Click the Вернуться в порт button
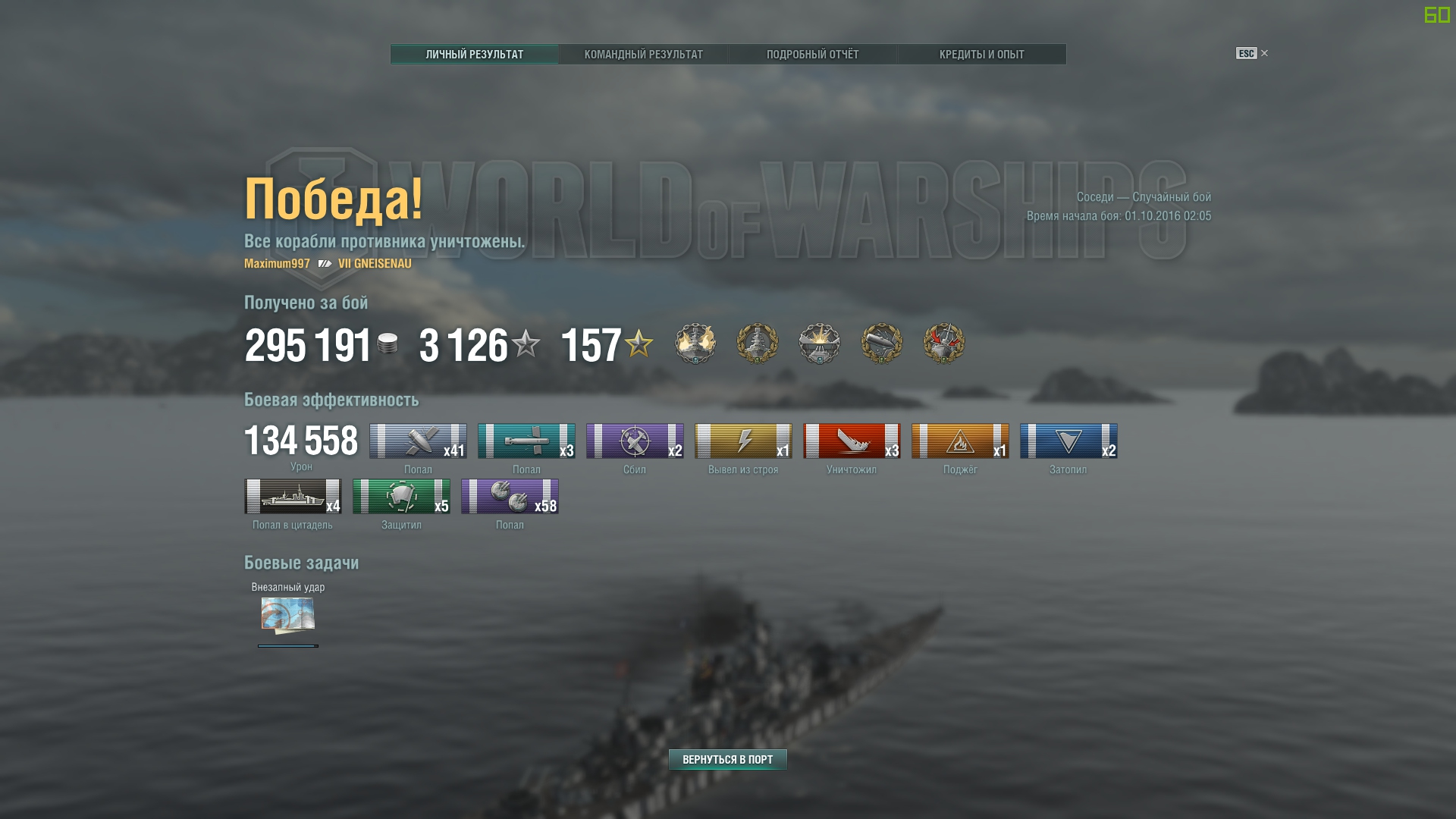 click(x=727, y=759)
